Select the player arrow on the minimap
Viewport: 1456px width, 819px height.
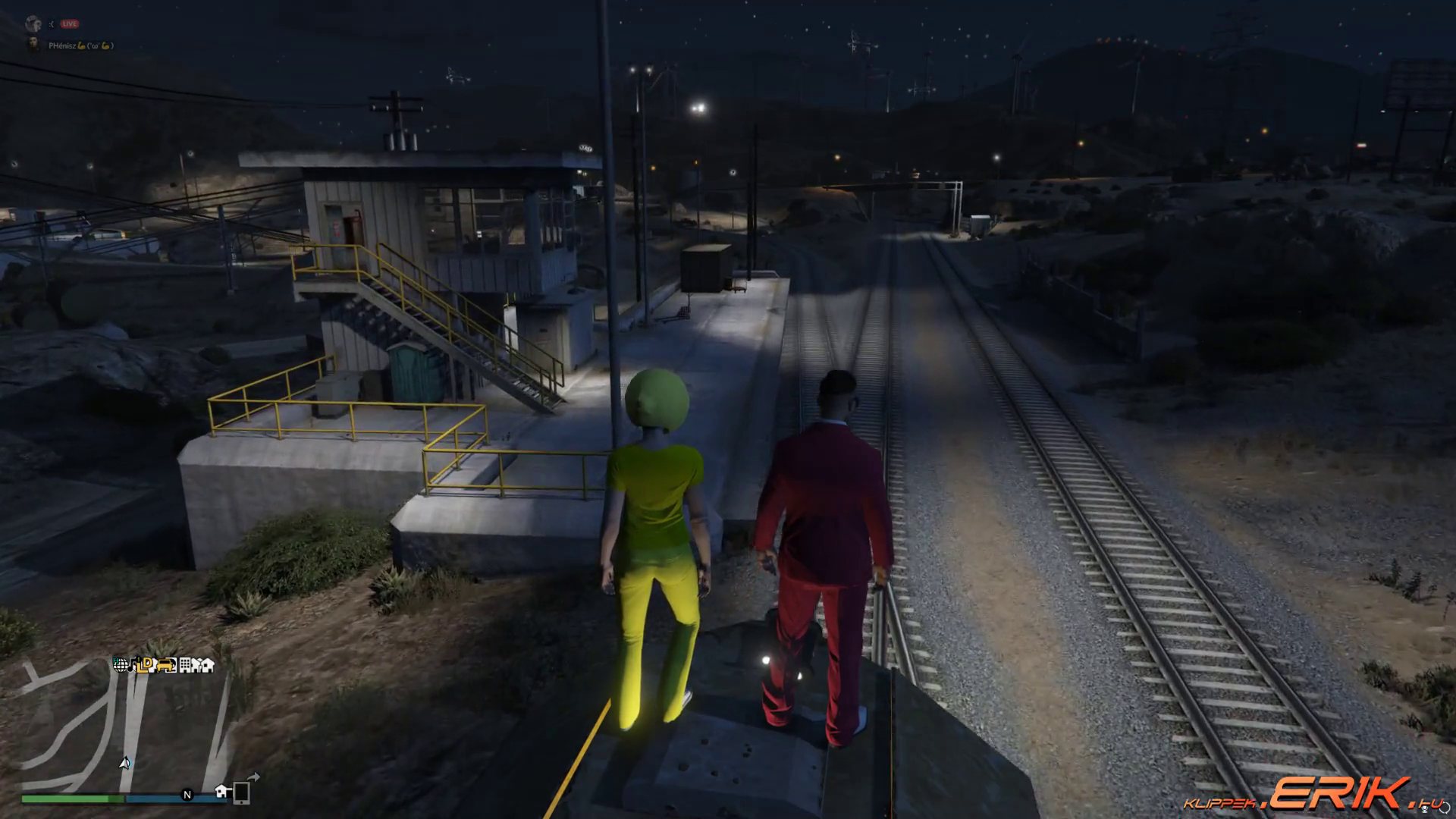[125, 762]
